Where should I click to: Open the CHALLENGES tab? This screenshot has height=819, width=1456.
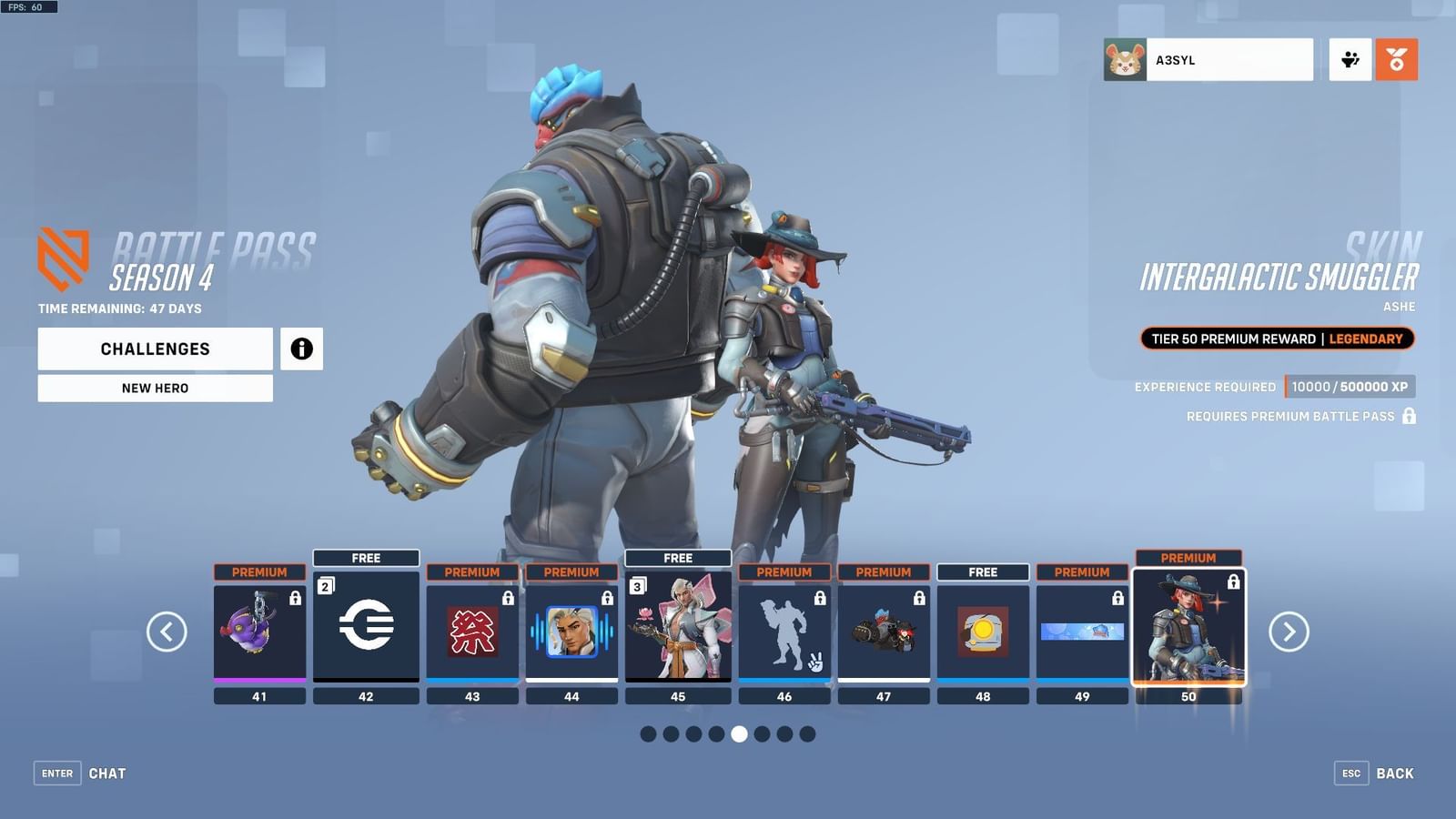[154, 349]
